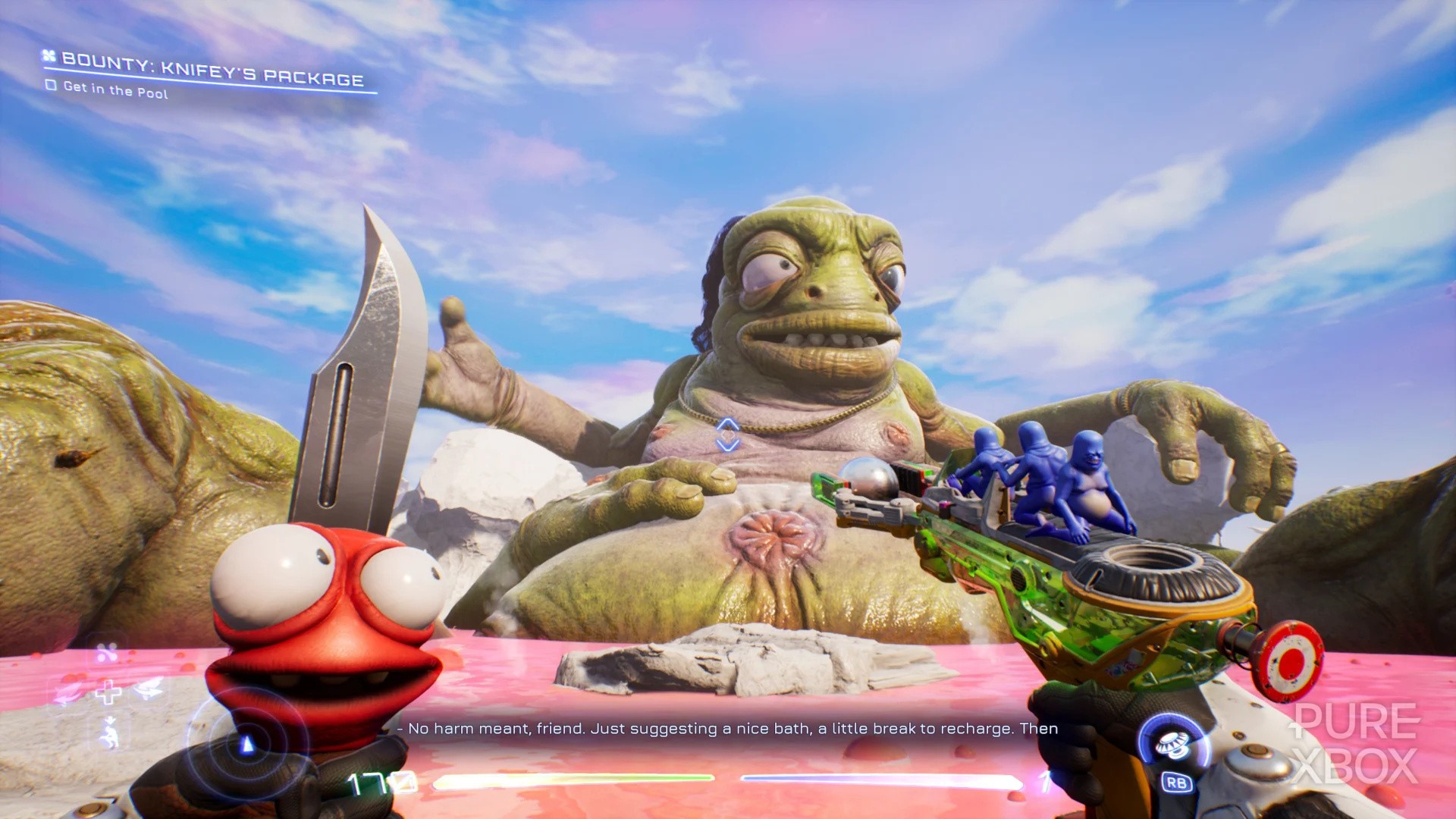The height and width of the screenshot is (819, 1456).
Task: Choose the left d-pad weapon slot
Action: coord(69,691)
